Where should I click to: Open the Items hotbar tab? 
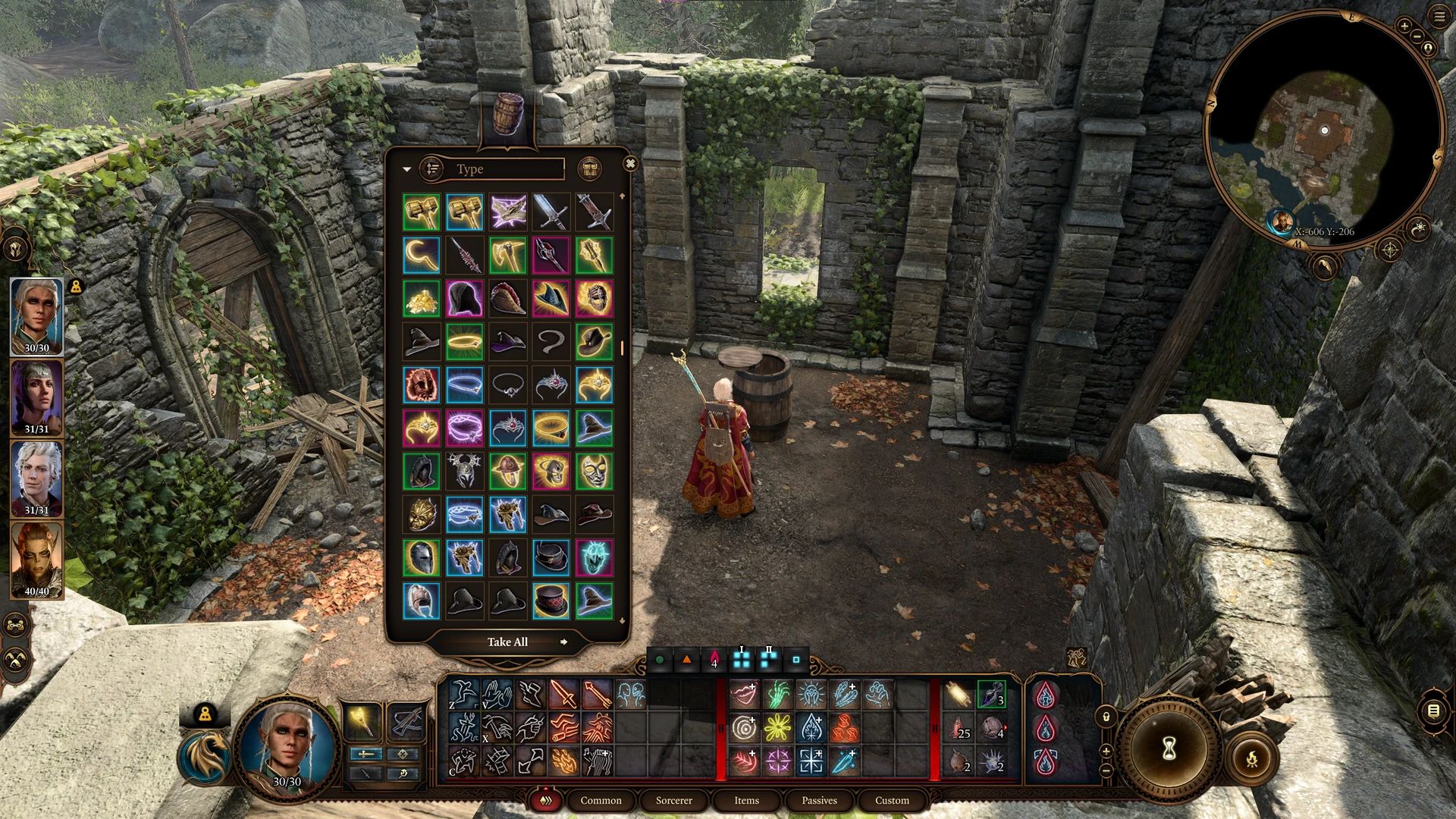[x=746, y=800]
